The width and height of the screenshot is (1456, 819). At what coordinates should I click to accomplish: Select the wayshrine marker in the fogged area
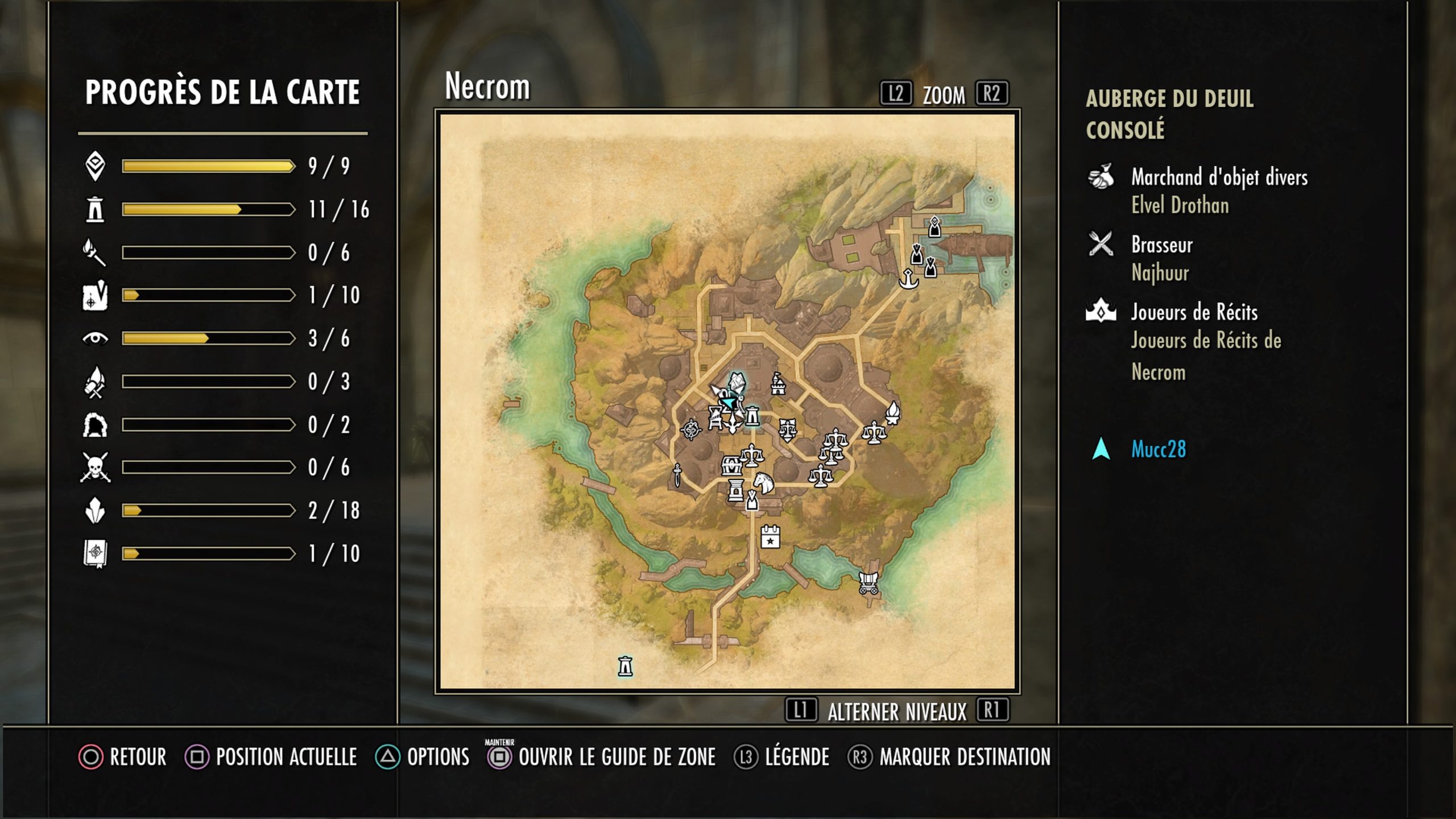point(625,666)
